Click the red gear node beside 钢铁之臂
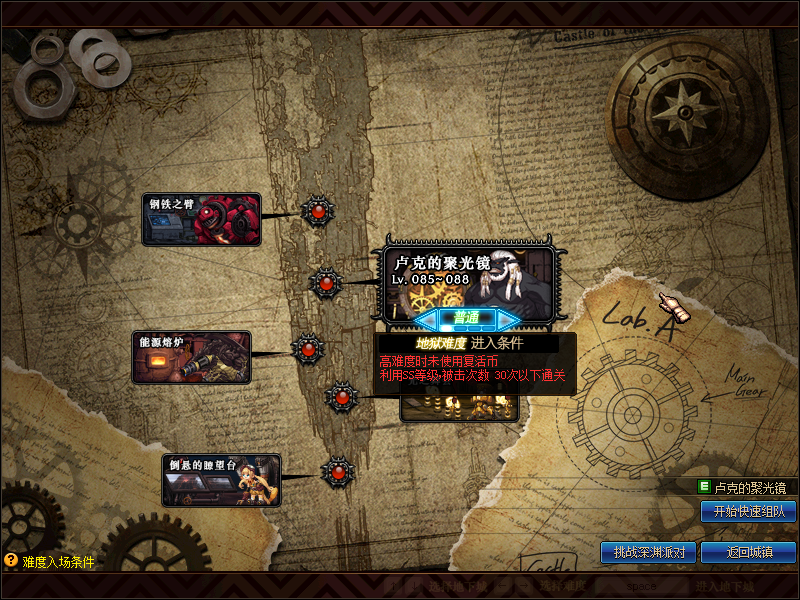 [x=318, y=212]
